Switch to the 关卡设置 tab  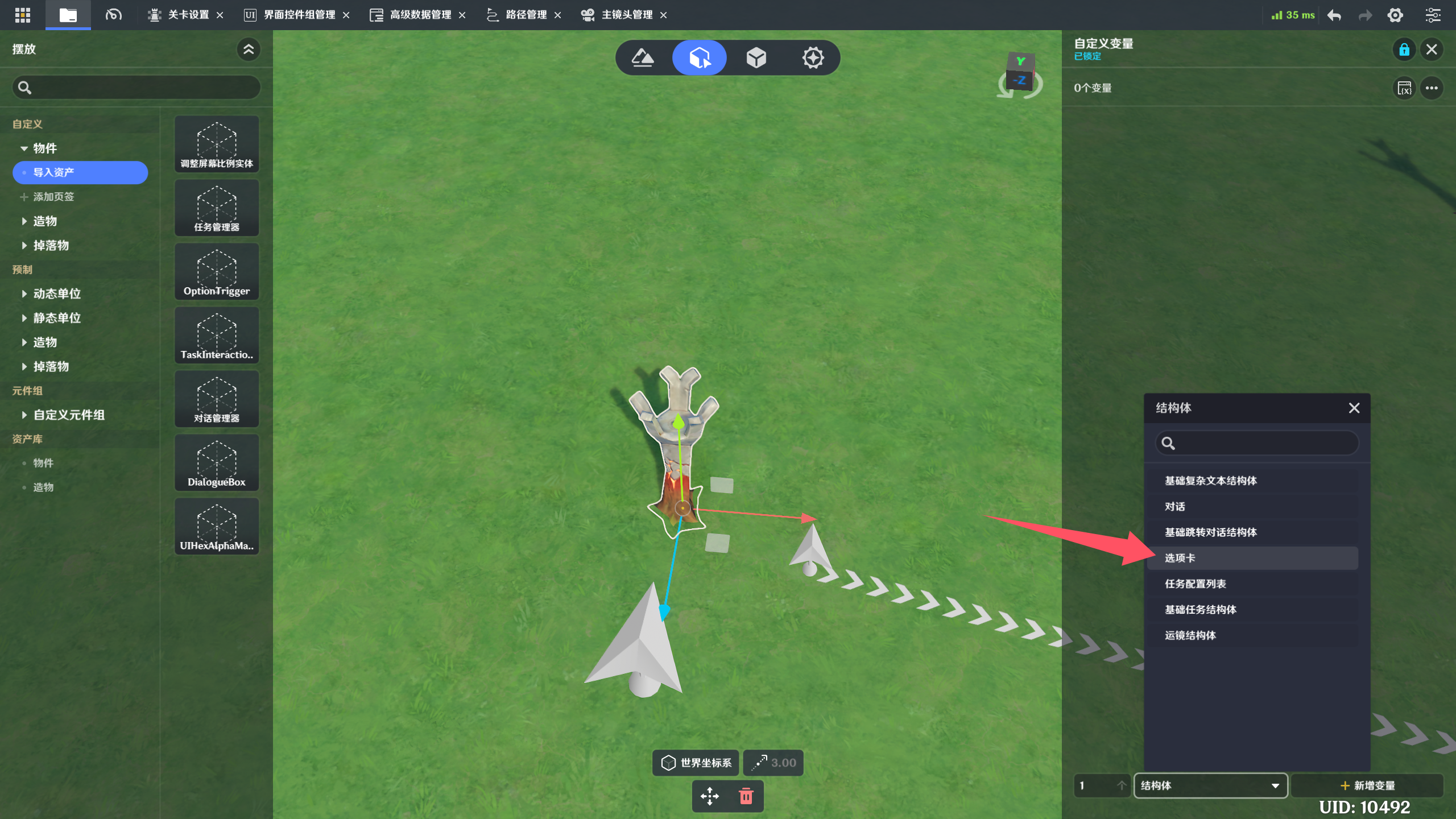(188, 15)
